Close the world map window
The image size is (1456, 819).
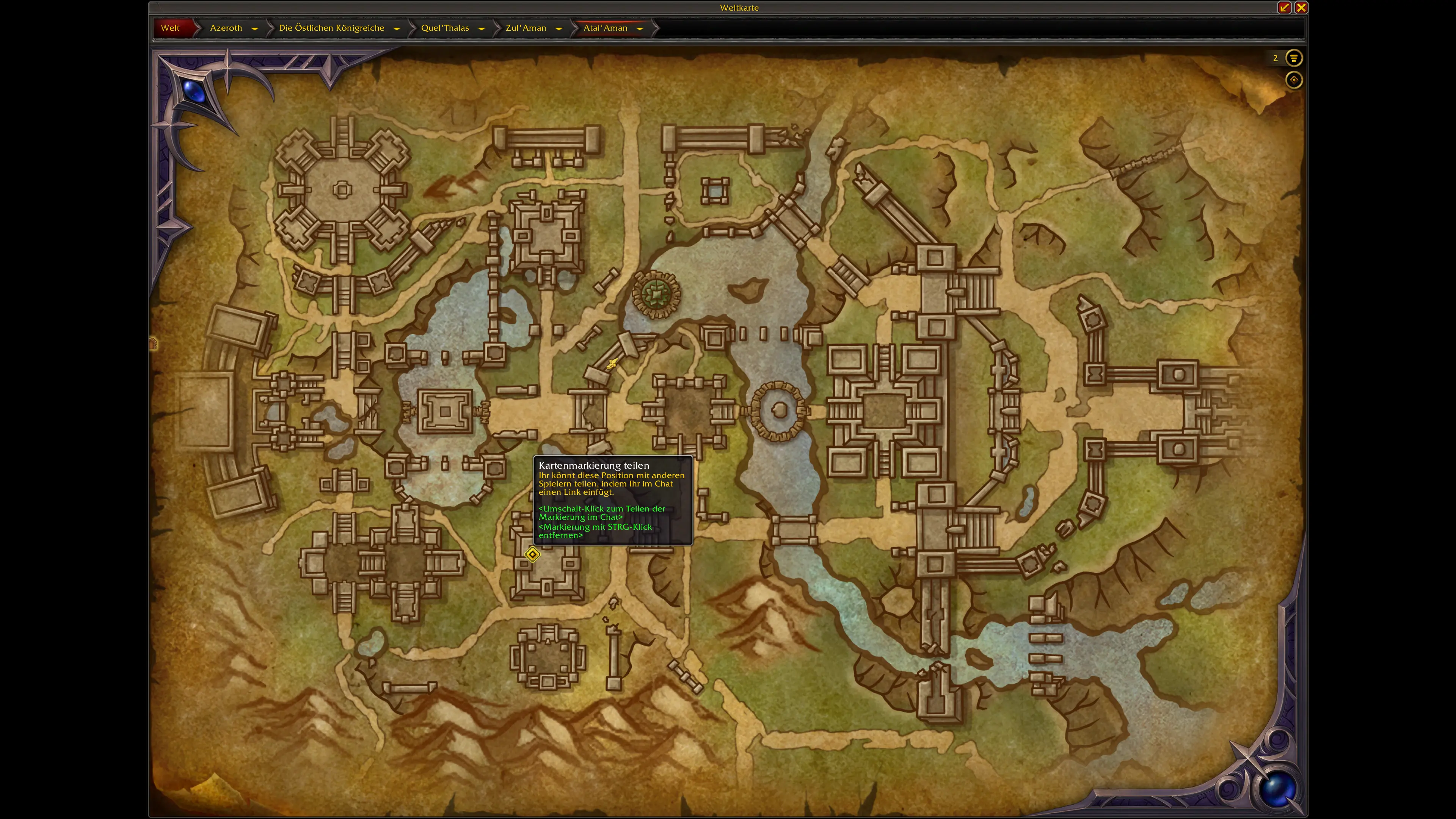1301,7
